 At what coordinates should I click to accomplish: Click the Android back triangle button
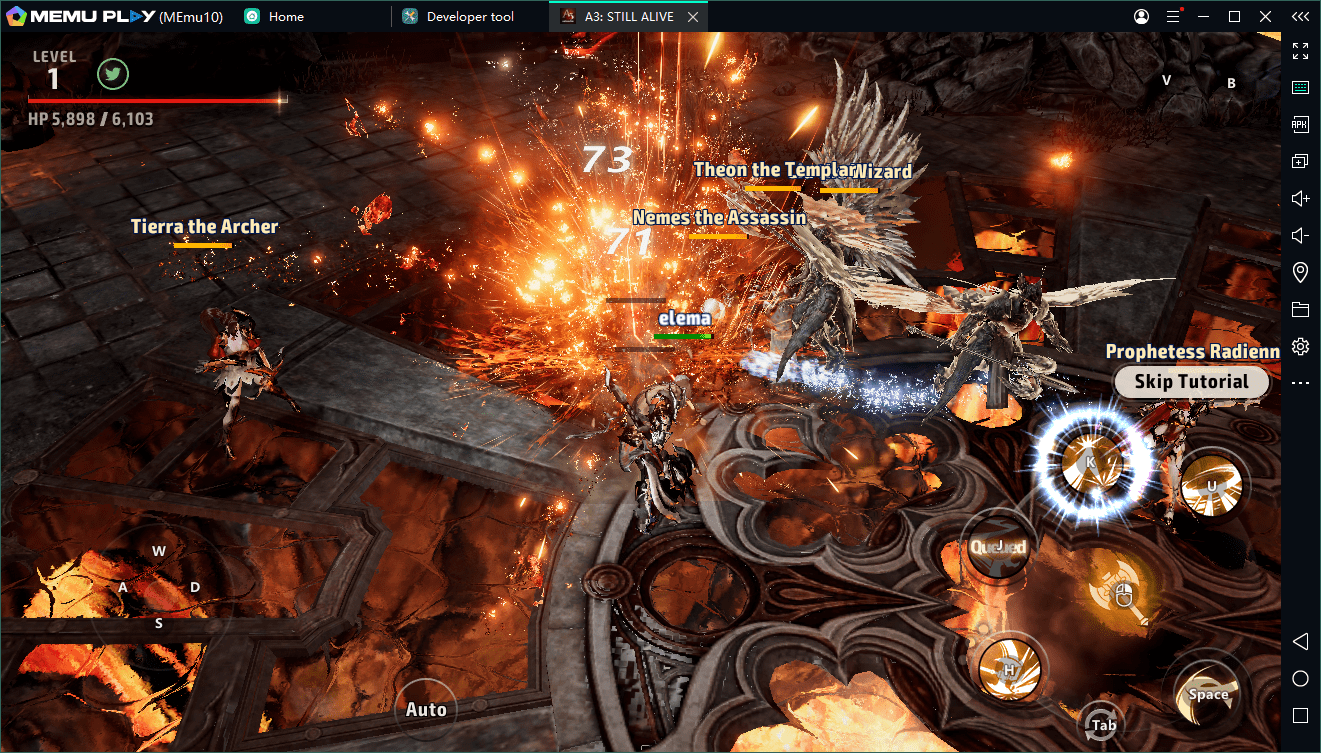(x=1300, y=641)
